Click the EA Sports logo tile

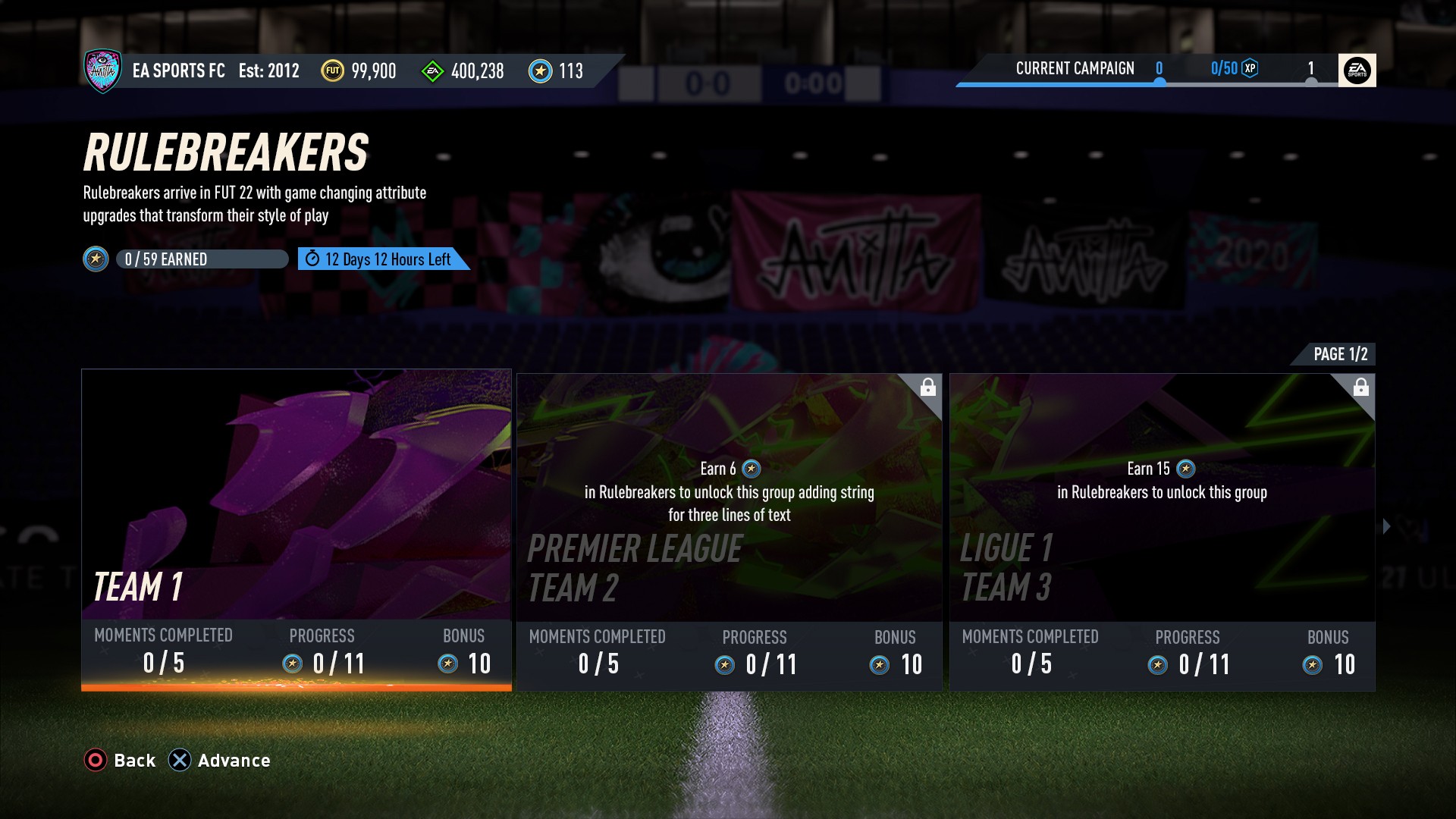(x=1357, y=71)
